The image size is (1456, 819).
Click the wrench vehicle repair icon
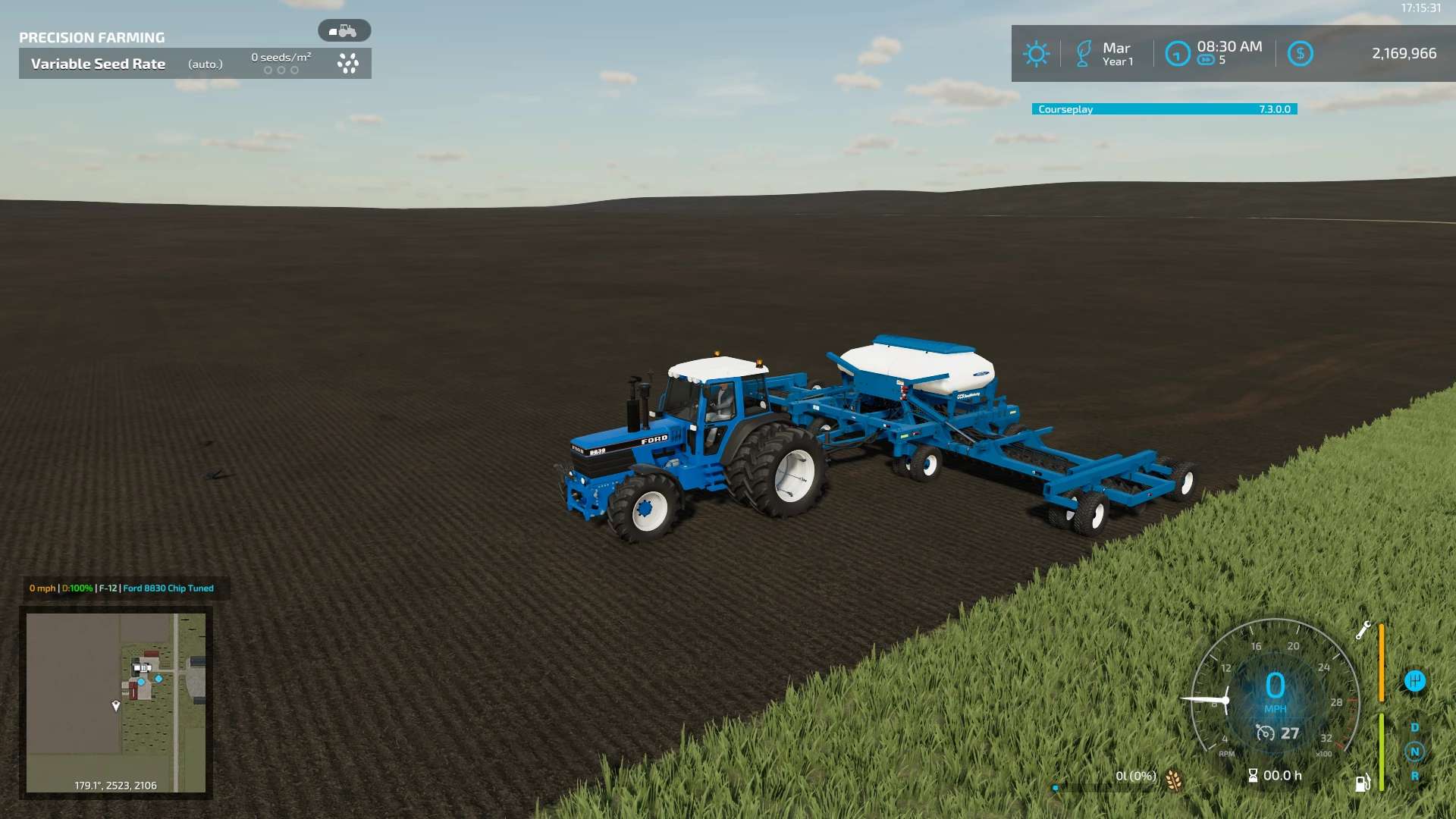coord(1363,631)
